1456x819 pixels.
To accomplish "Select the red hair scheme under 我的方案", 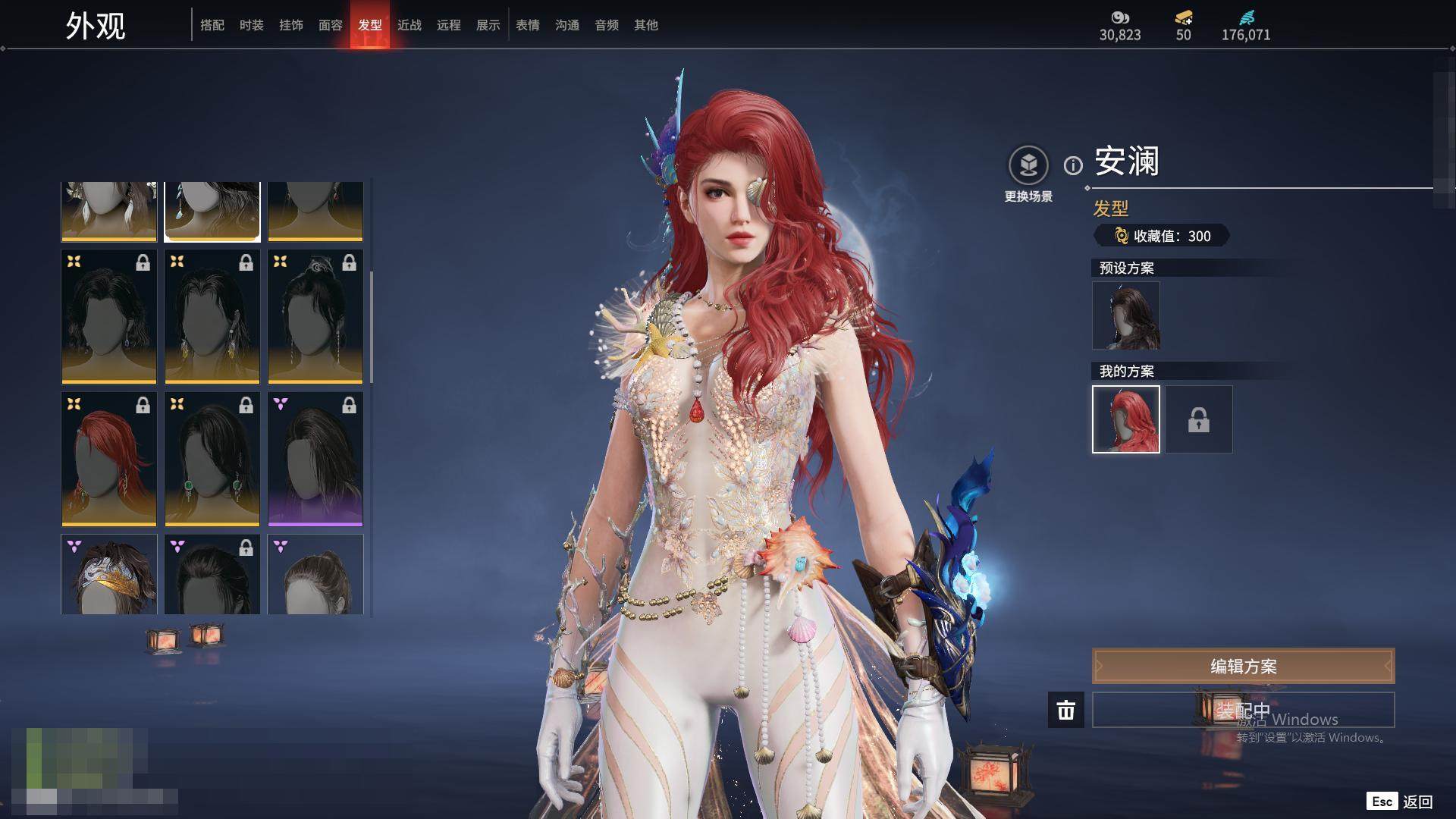I will (x=1126, y=419).
